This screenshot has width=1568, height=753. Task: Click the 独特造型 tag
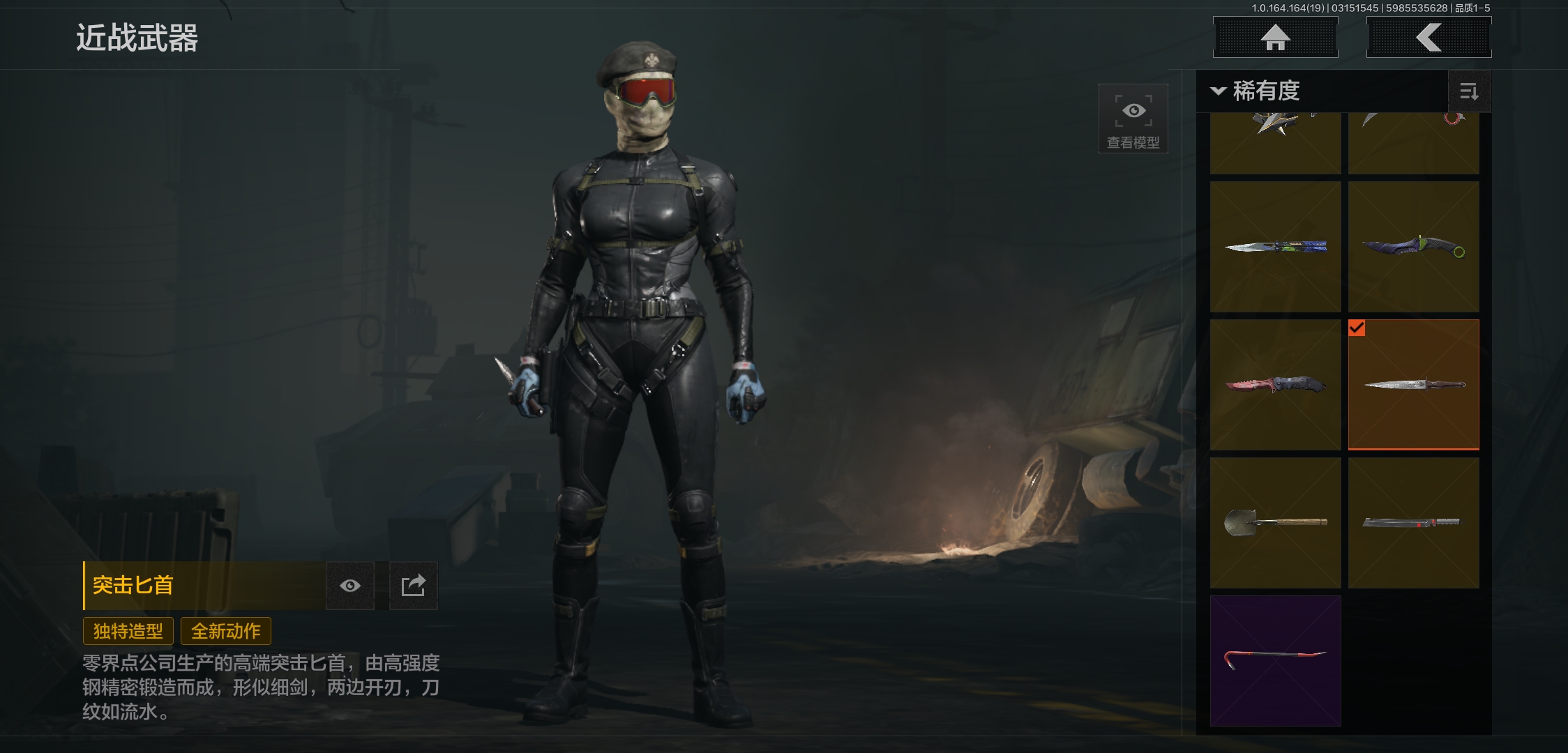tap(128, 631)
